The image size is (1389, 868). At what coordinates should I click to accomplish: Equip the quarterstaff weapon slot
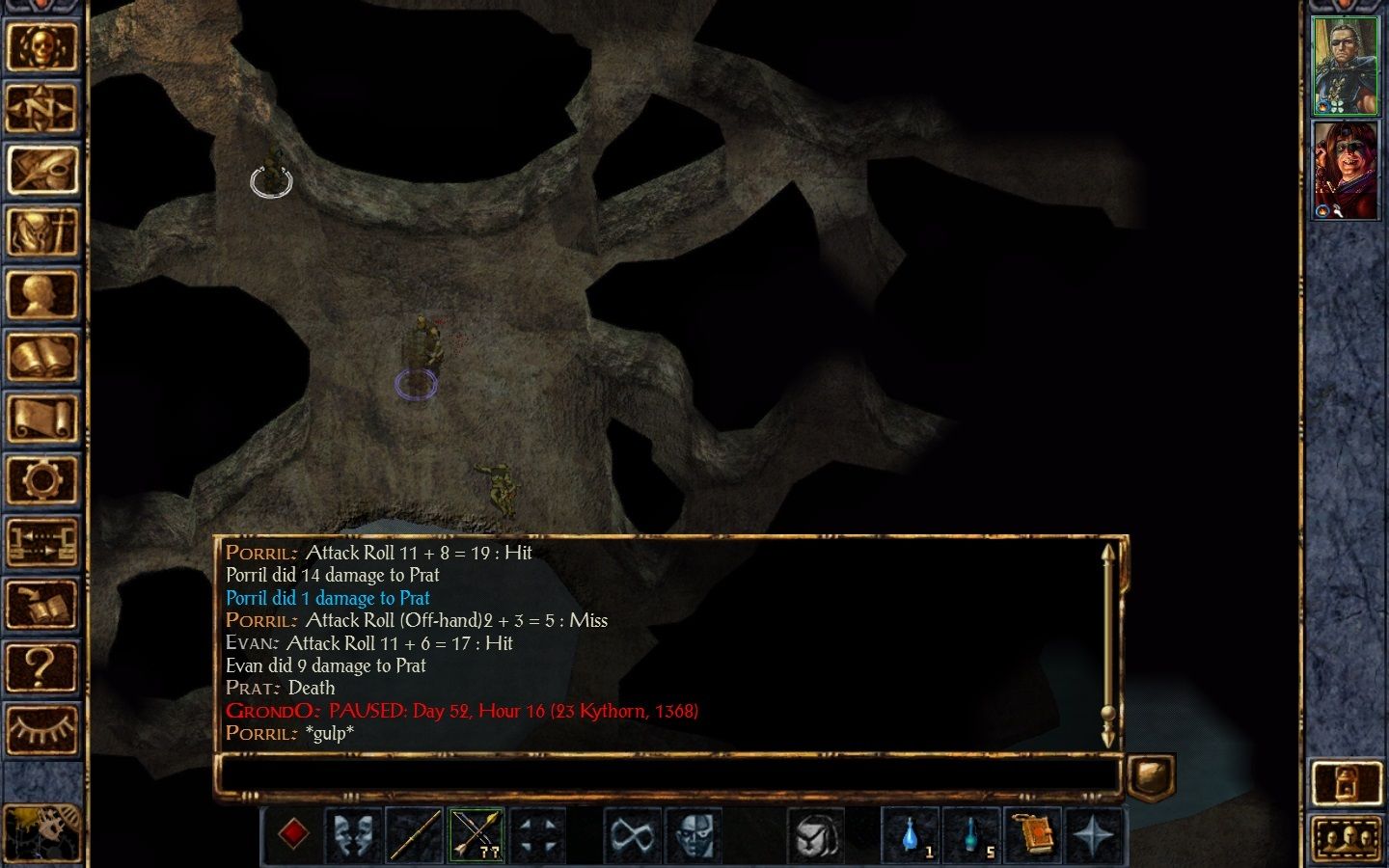coord(415,834)
